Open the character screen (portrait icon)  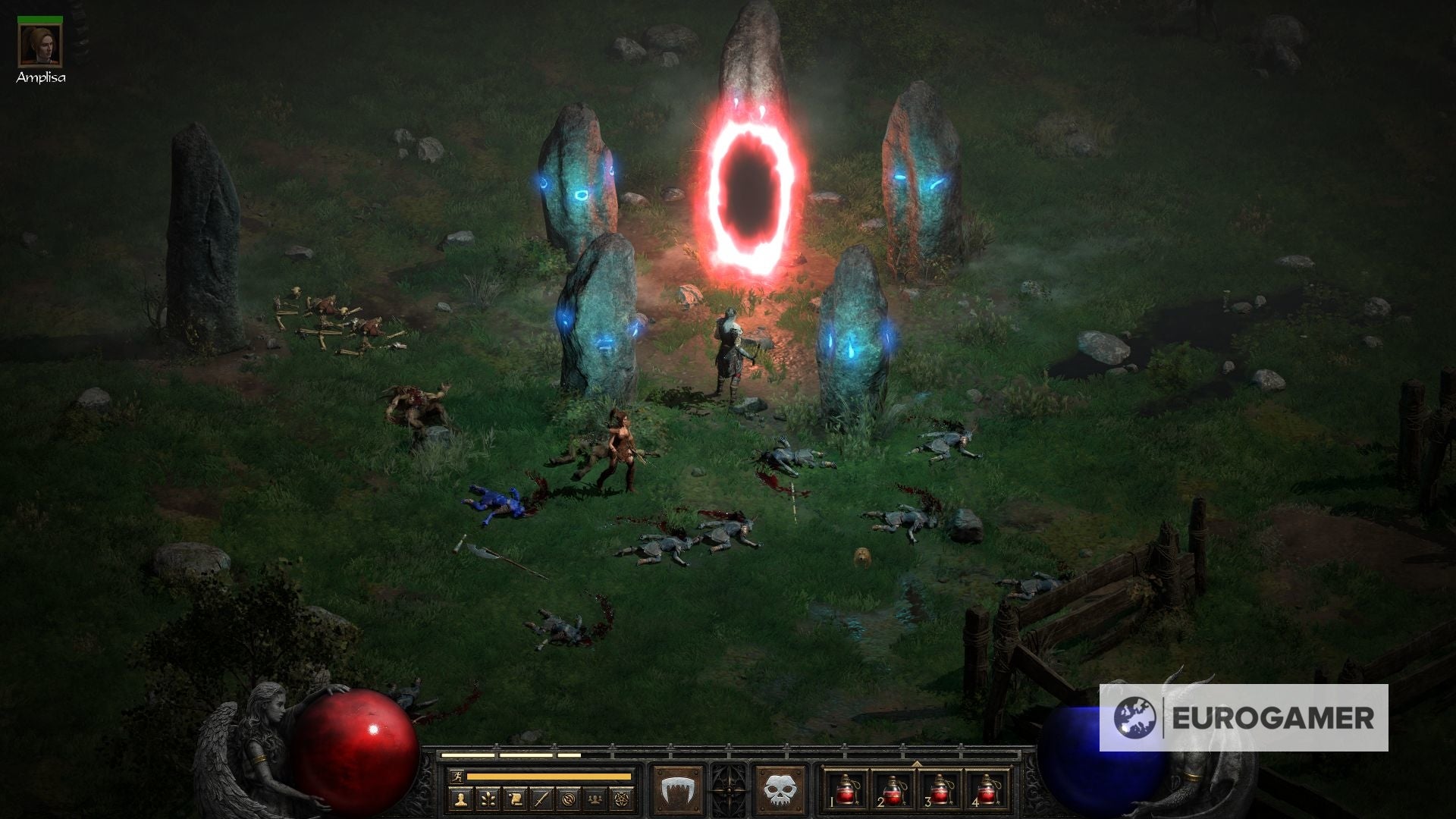coord(460,799)
